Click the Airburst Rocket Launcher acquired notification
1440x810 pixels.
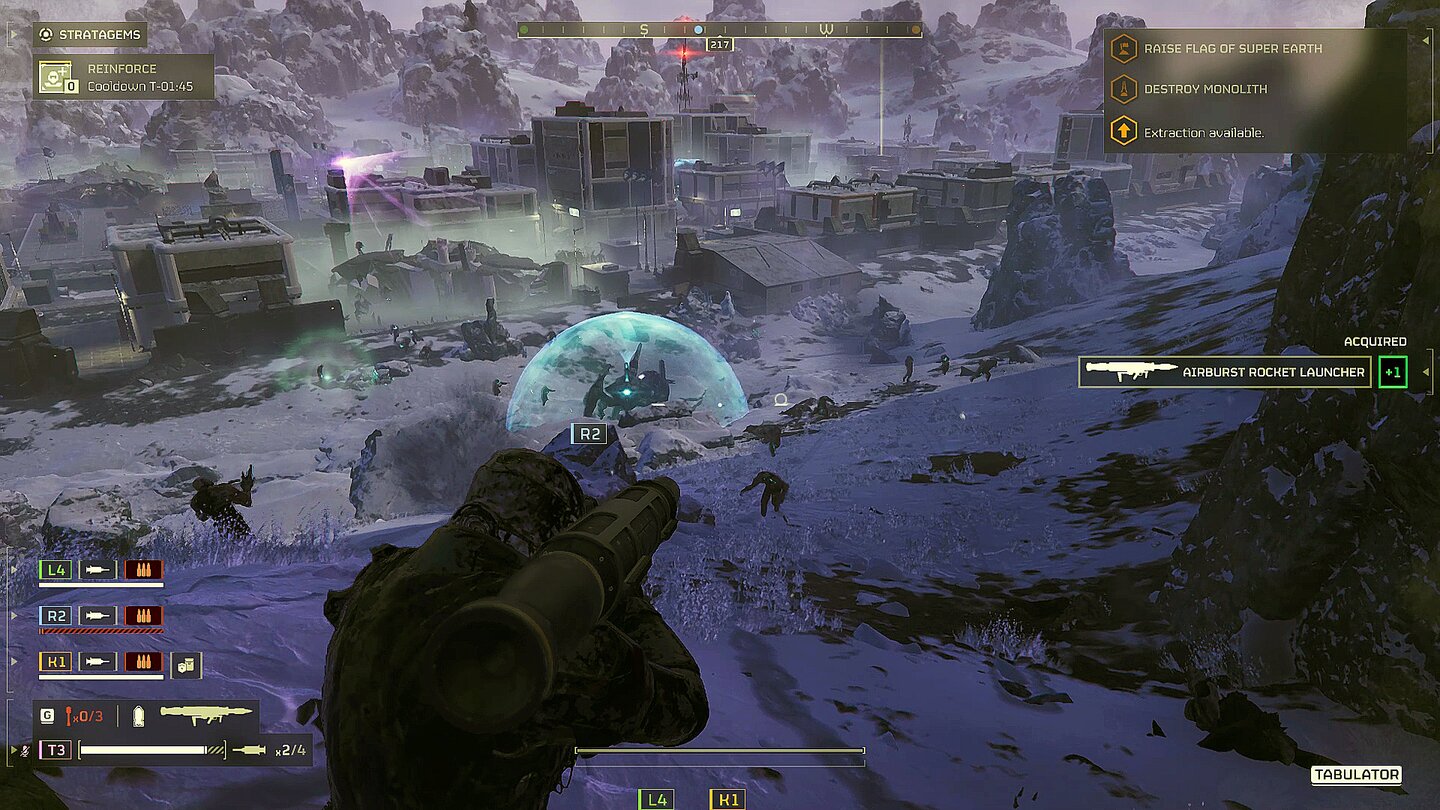coord(1226,372)
